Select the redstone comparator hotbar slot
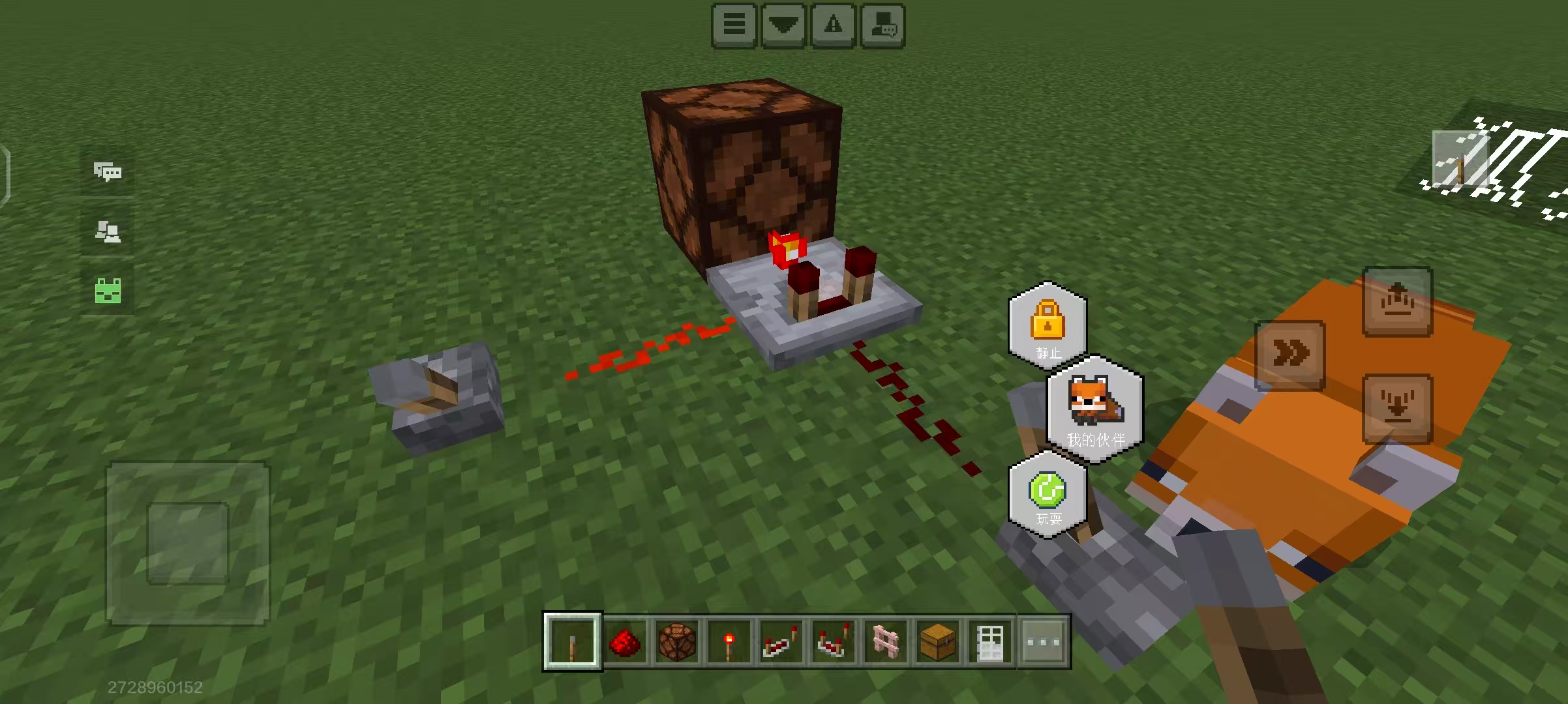This screenshot has width=1568, height=704. click(833, 642)
